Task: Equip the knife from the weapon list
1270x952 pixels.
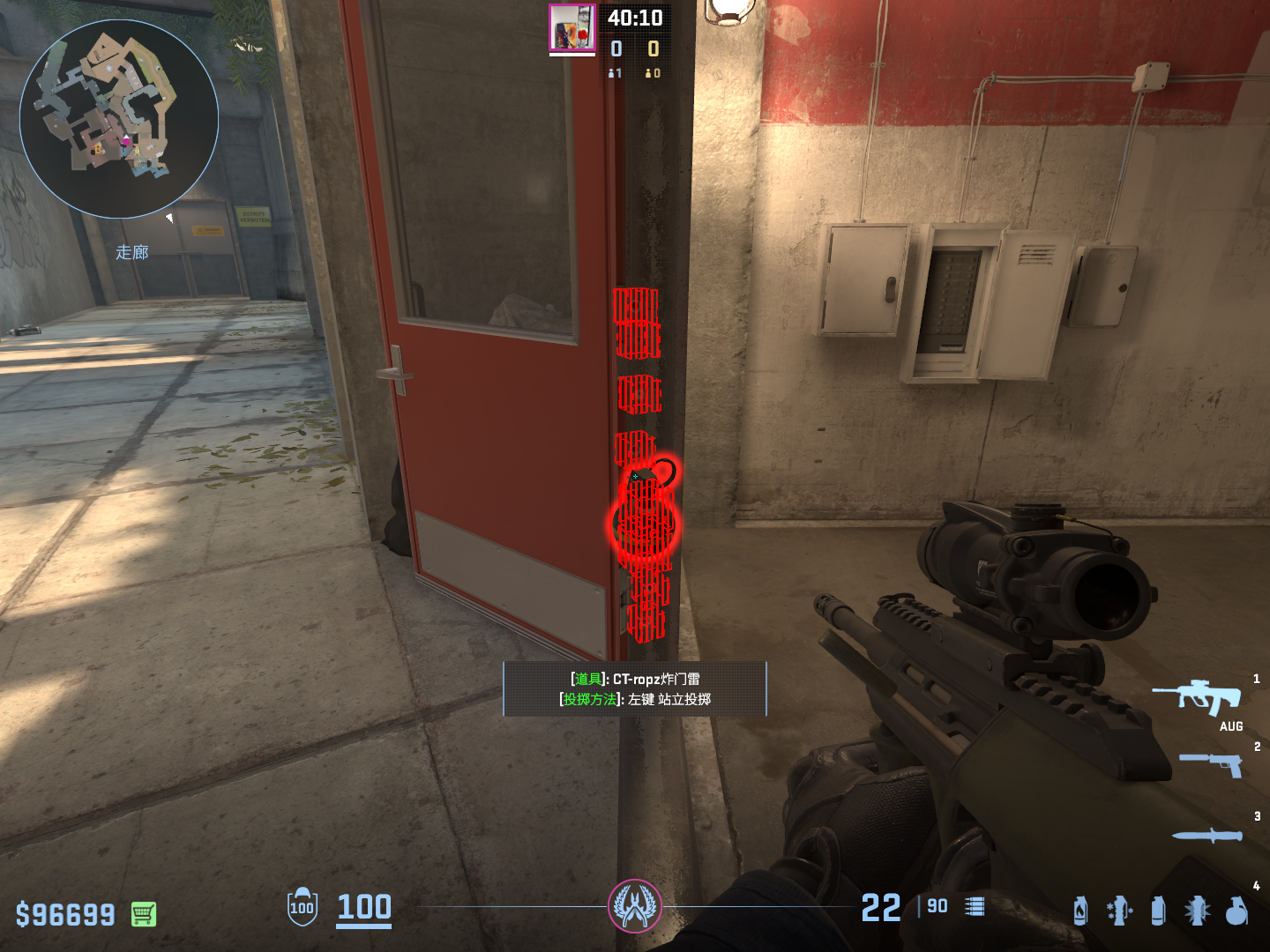Action: click(x=1206, y=835)
